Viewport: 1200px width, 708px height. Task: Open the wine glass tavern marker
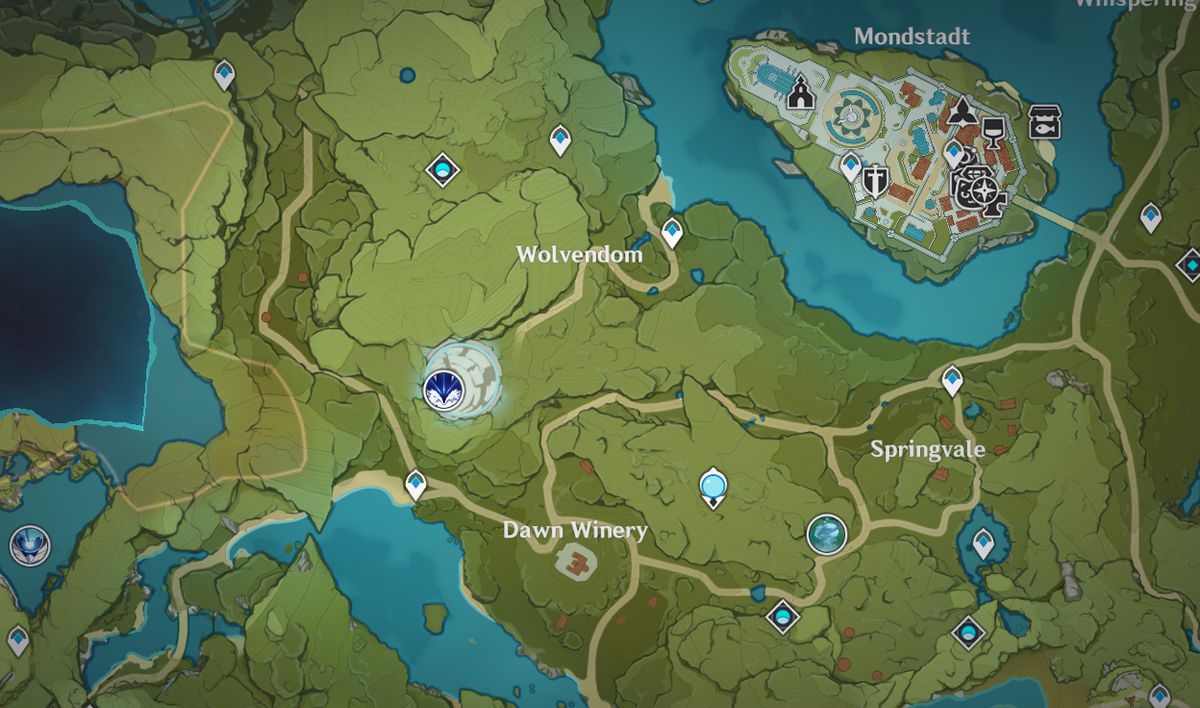pos(993,130)
